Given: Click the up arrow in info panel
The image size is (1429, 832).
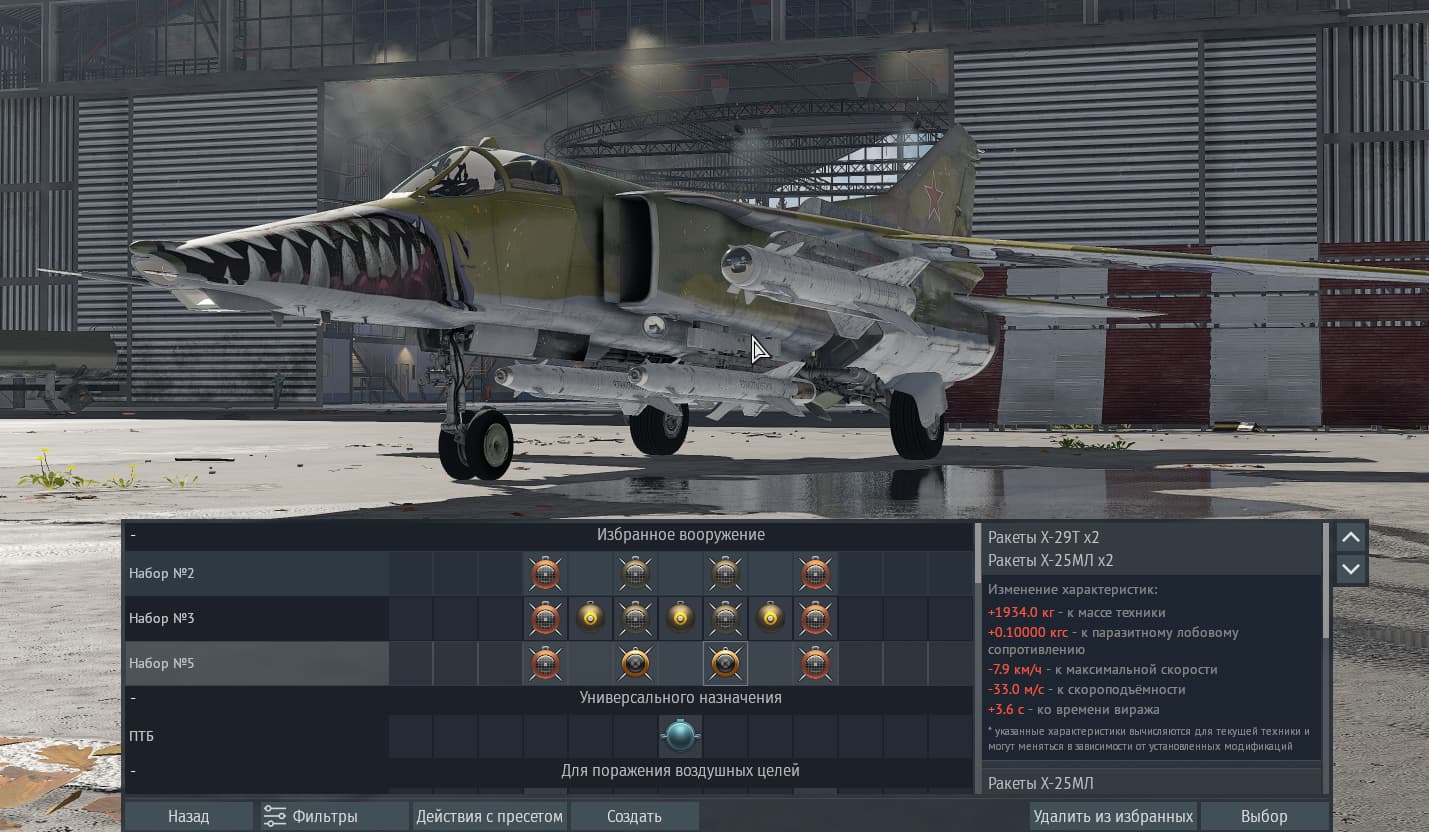Looking at the screenshot, I should click(x=1351, y=537).
